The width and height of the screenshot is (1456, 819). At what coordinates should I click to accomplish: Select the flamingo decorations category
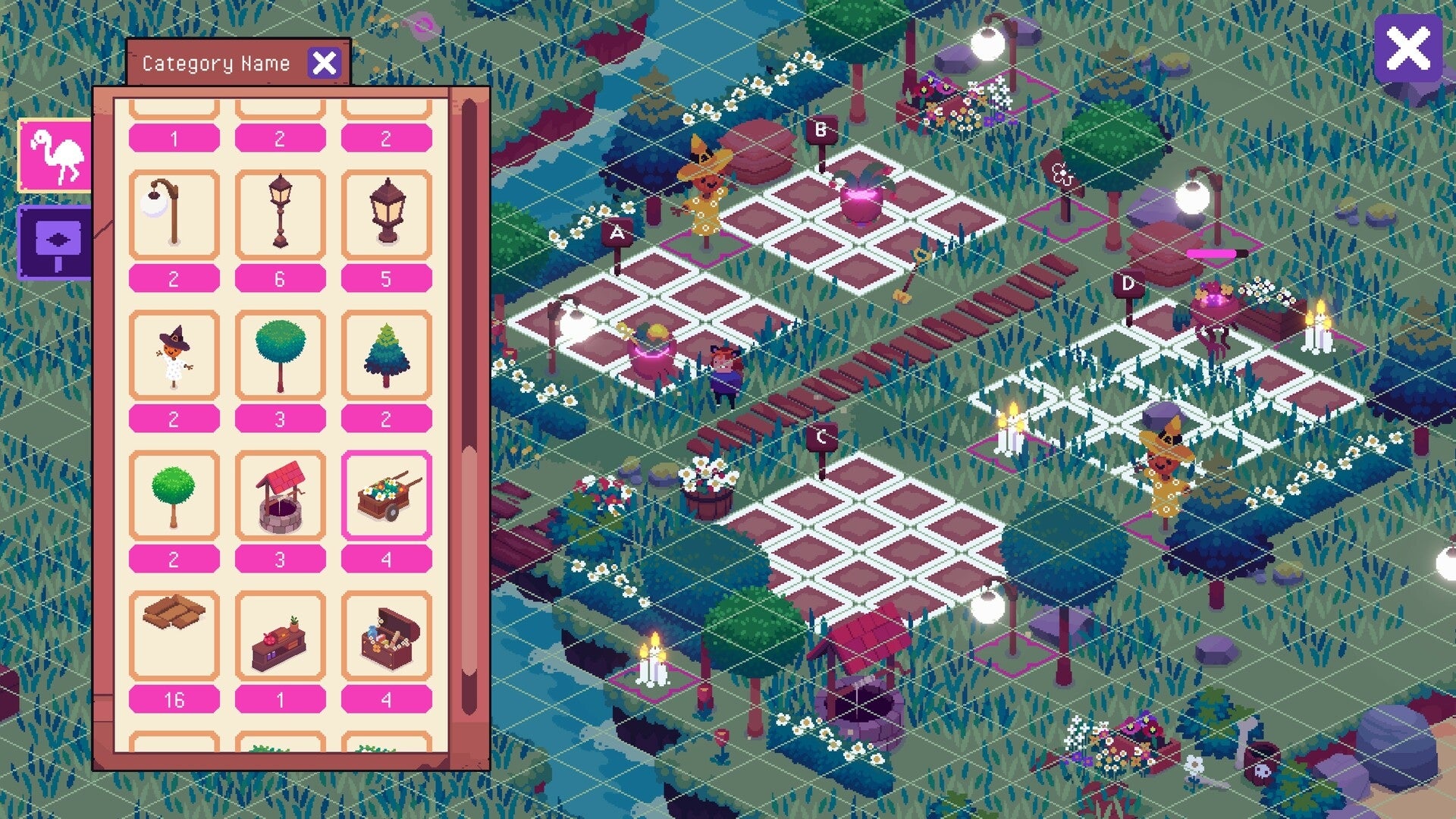point(53,156)
